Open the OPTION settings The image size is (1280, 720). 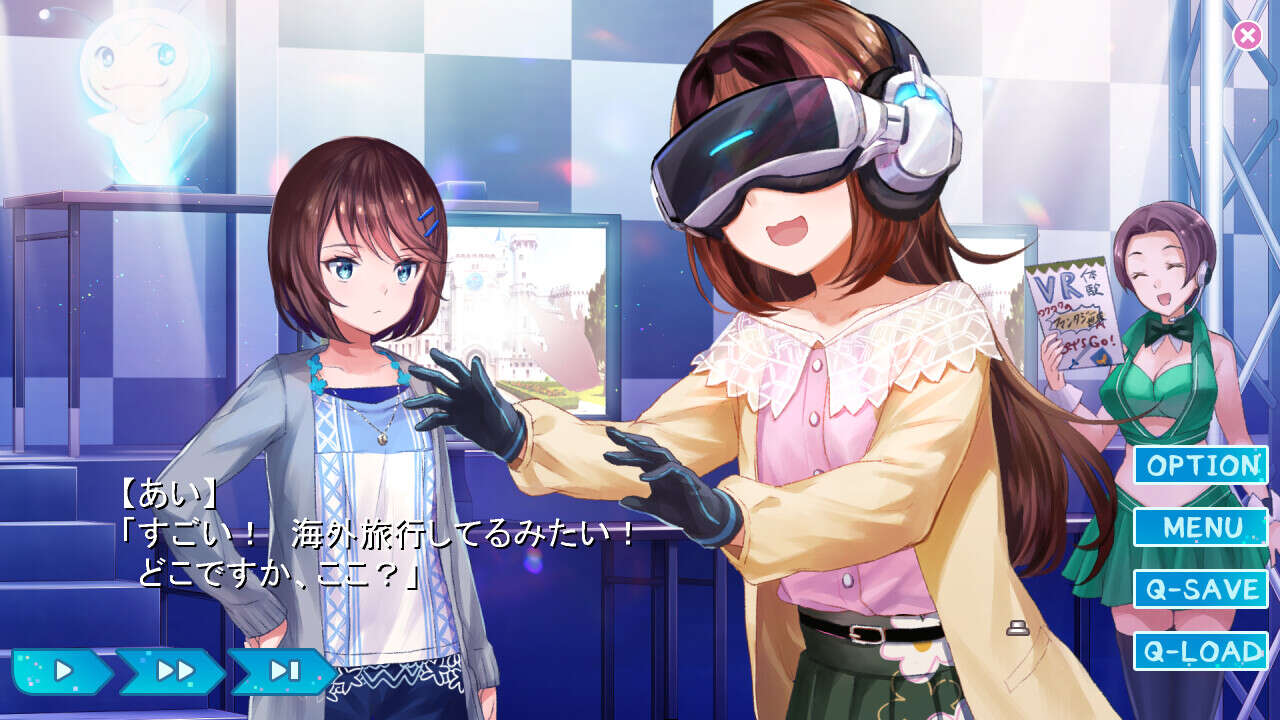1200,465
